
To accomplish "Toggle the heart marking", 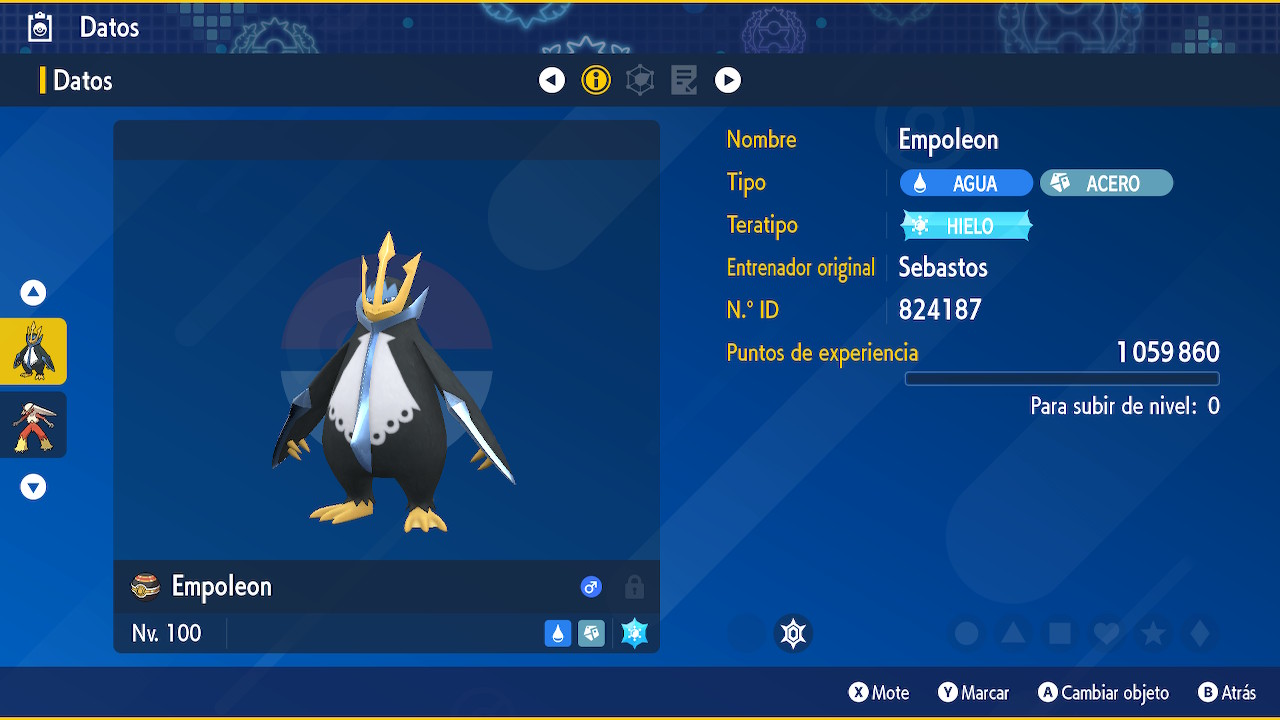I will click(x=1106, y=633).
